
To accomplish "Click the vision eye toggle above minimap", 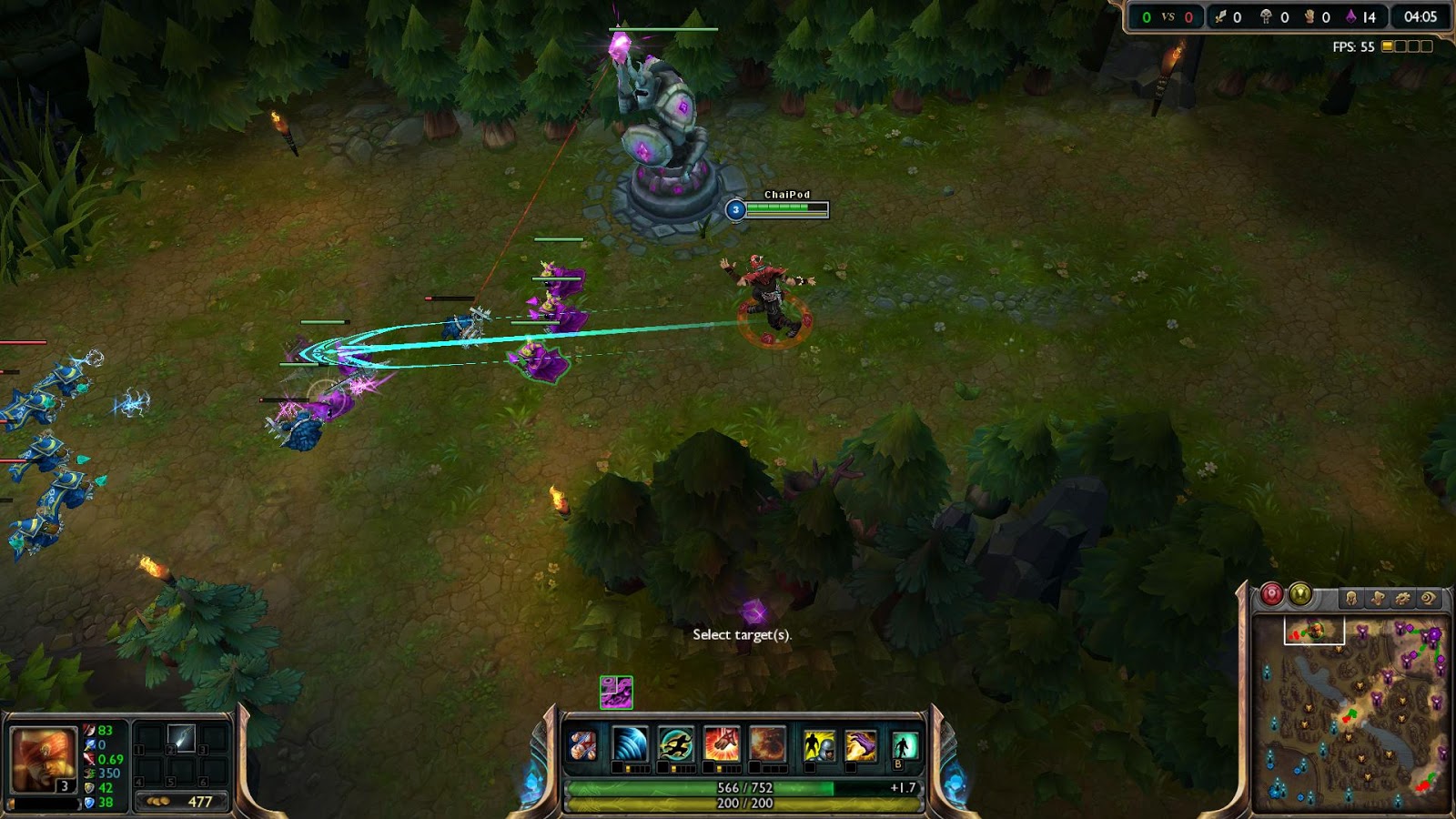I will click(x=1429, y=598).
